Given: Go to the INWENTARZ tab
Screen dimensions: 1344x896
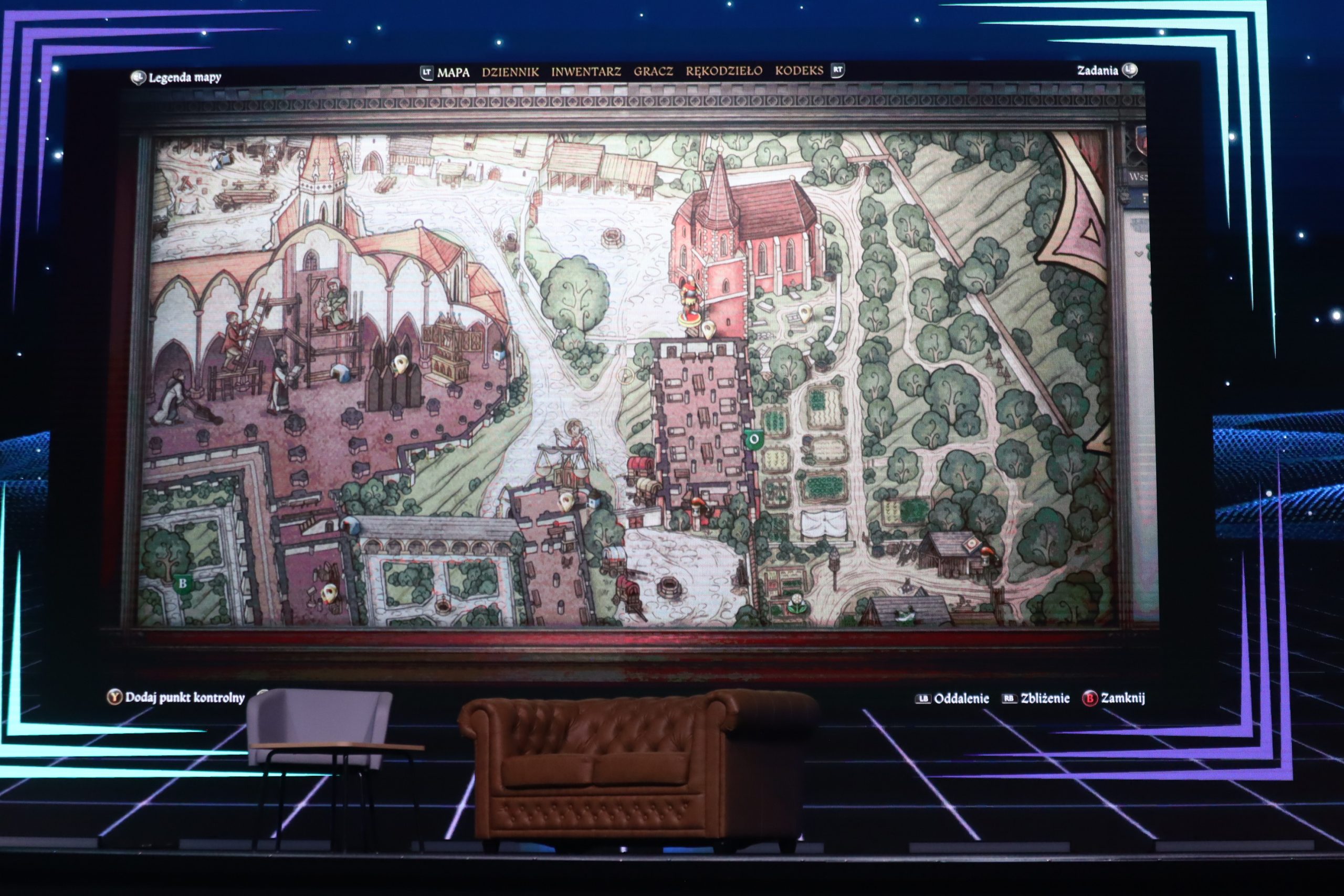Looking at the screenshot, I should click(586, 71).
